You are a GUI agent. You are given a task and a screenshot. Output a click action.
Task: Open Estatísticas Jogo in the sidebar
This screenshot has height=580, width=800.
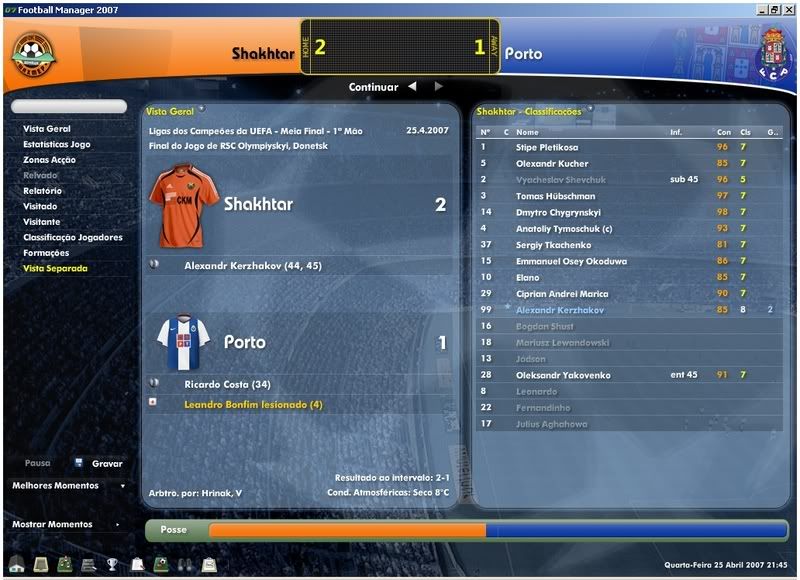[x=57, y=144]
